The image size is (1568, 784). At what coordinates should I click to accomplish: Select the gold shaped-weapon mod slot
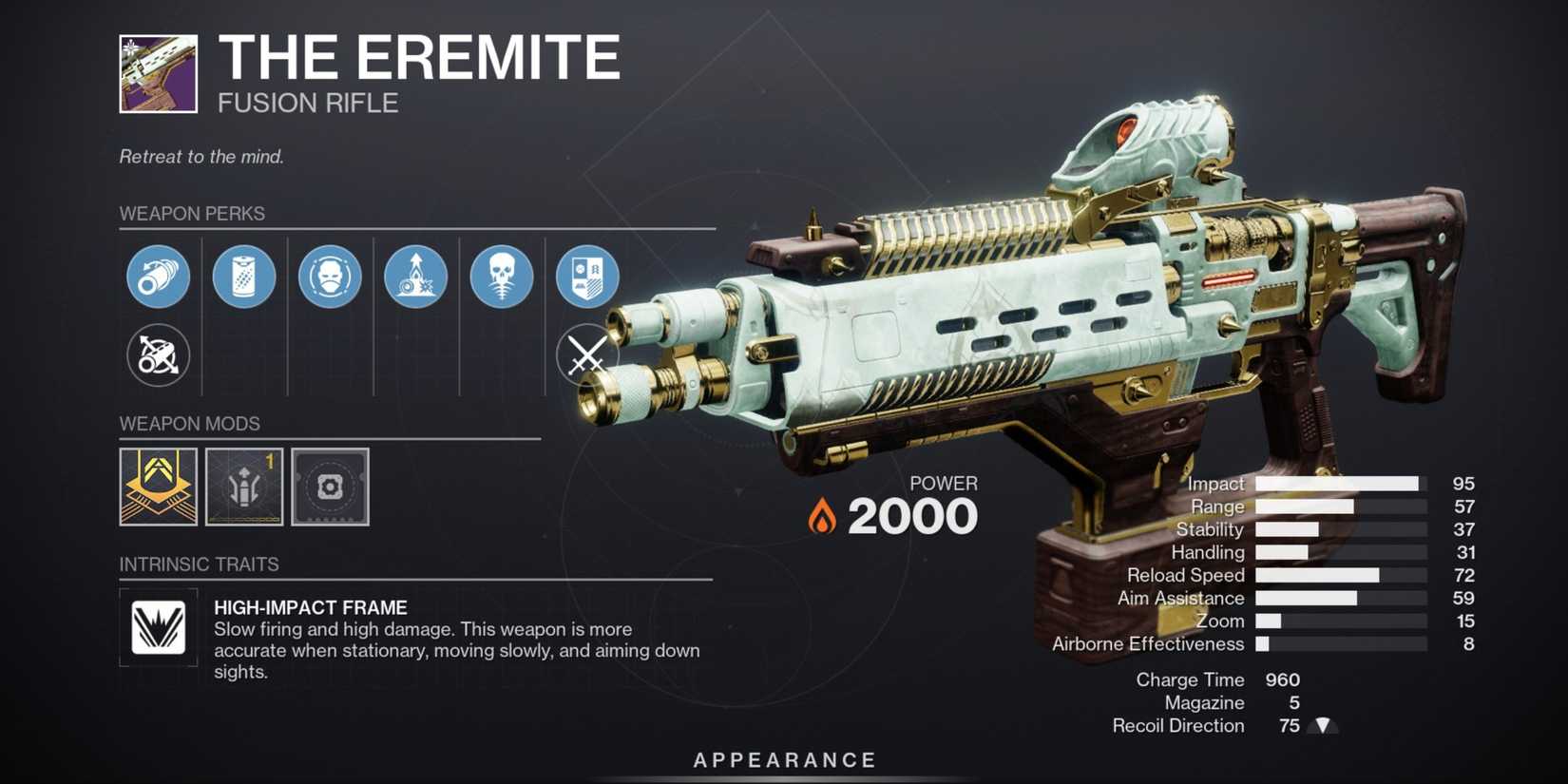click(x=158, y=488)
